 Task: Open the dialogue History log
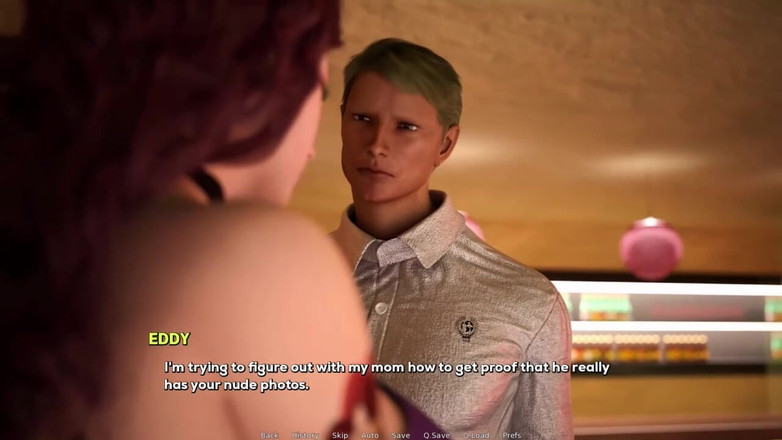tap(305, 435)
